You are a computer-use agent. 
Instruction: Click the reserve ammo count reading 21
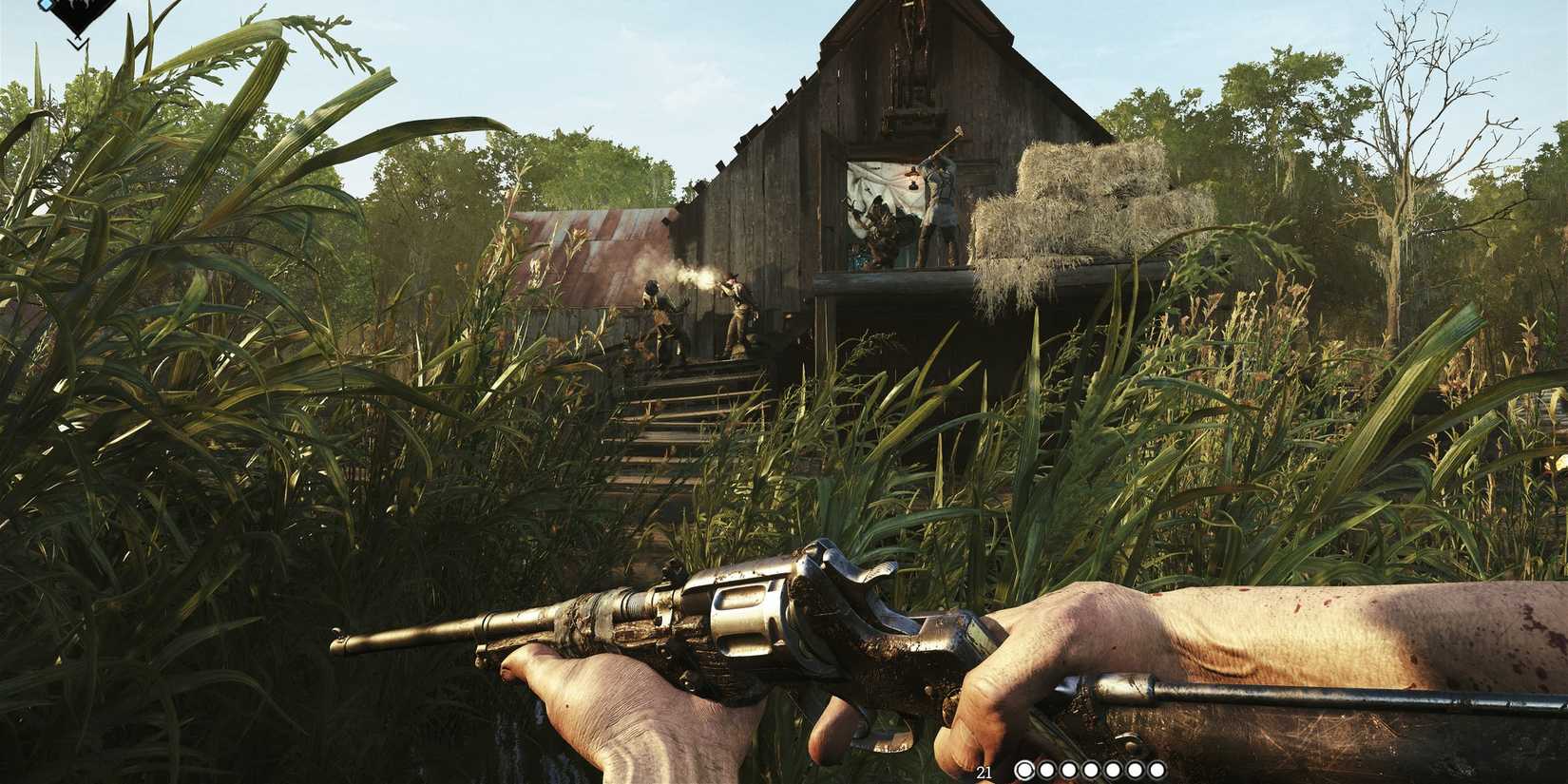[x=985, y=772]
